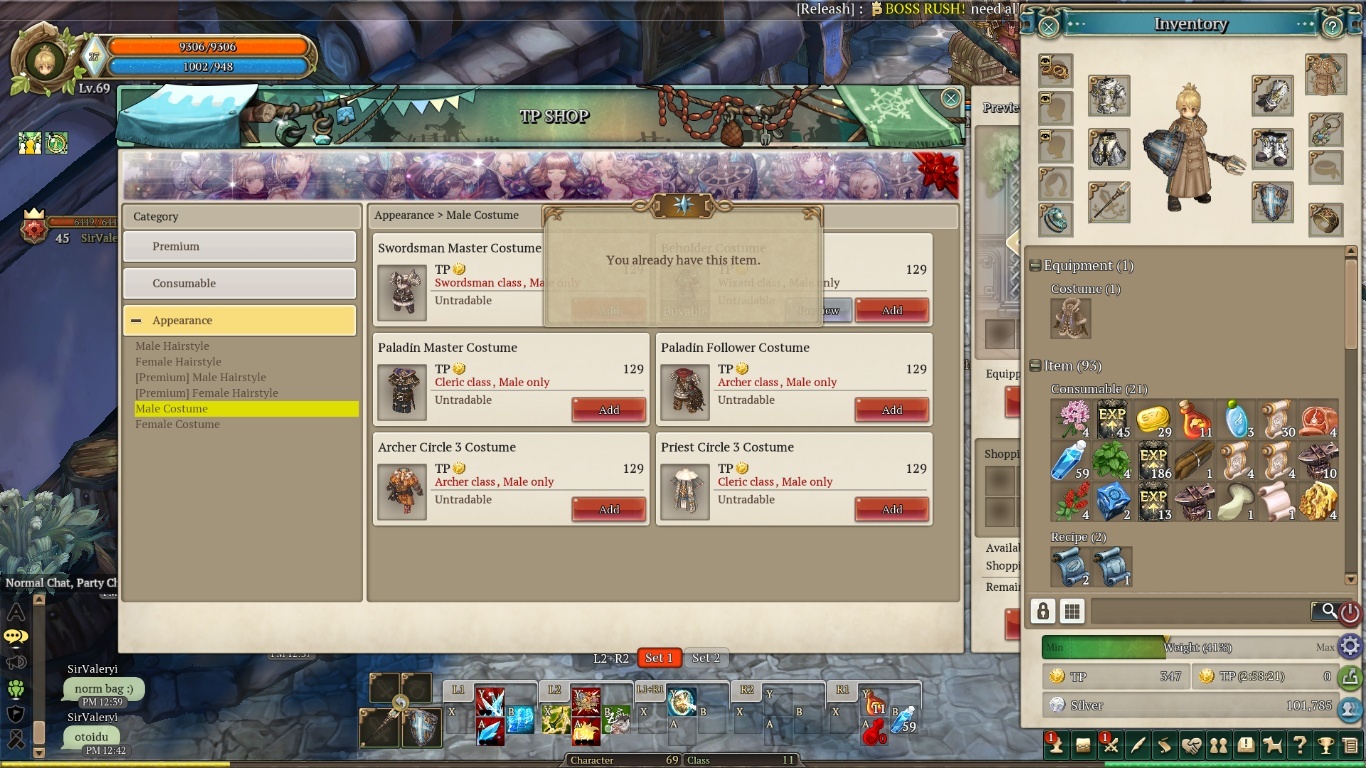This screenshot has height=768, width=1366.
Task: Open Inventory help button
Action: point(1332,26)
